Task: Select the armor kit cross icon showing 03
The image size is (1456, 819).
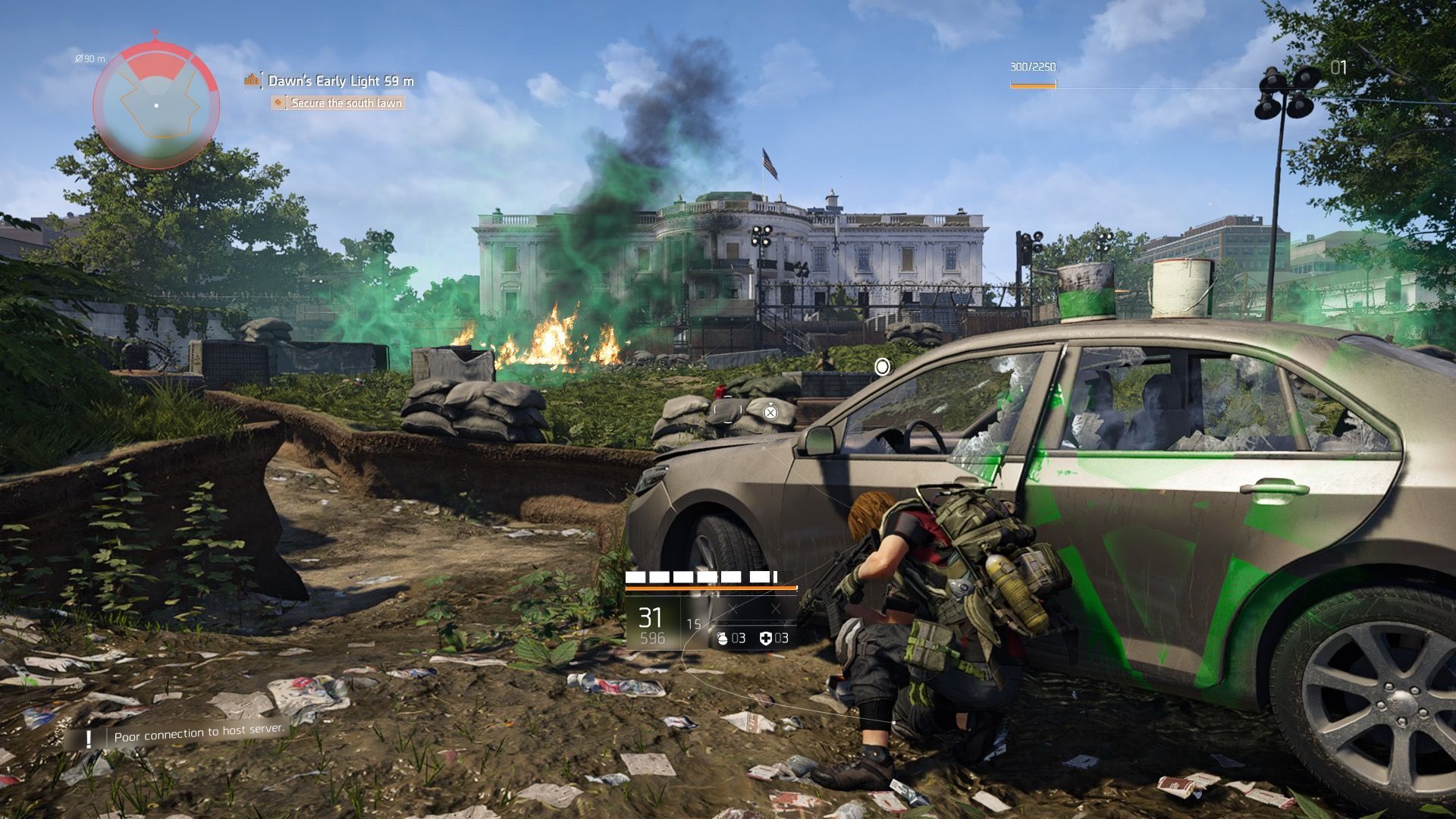Action: pos(767,639)
